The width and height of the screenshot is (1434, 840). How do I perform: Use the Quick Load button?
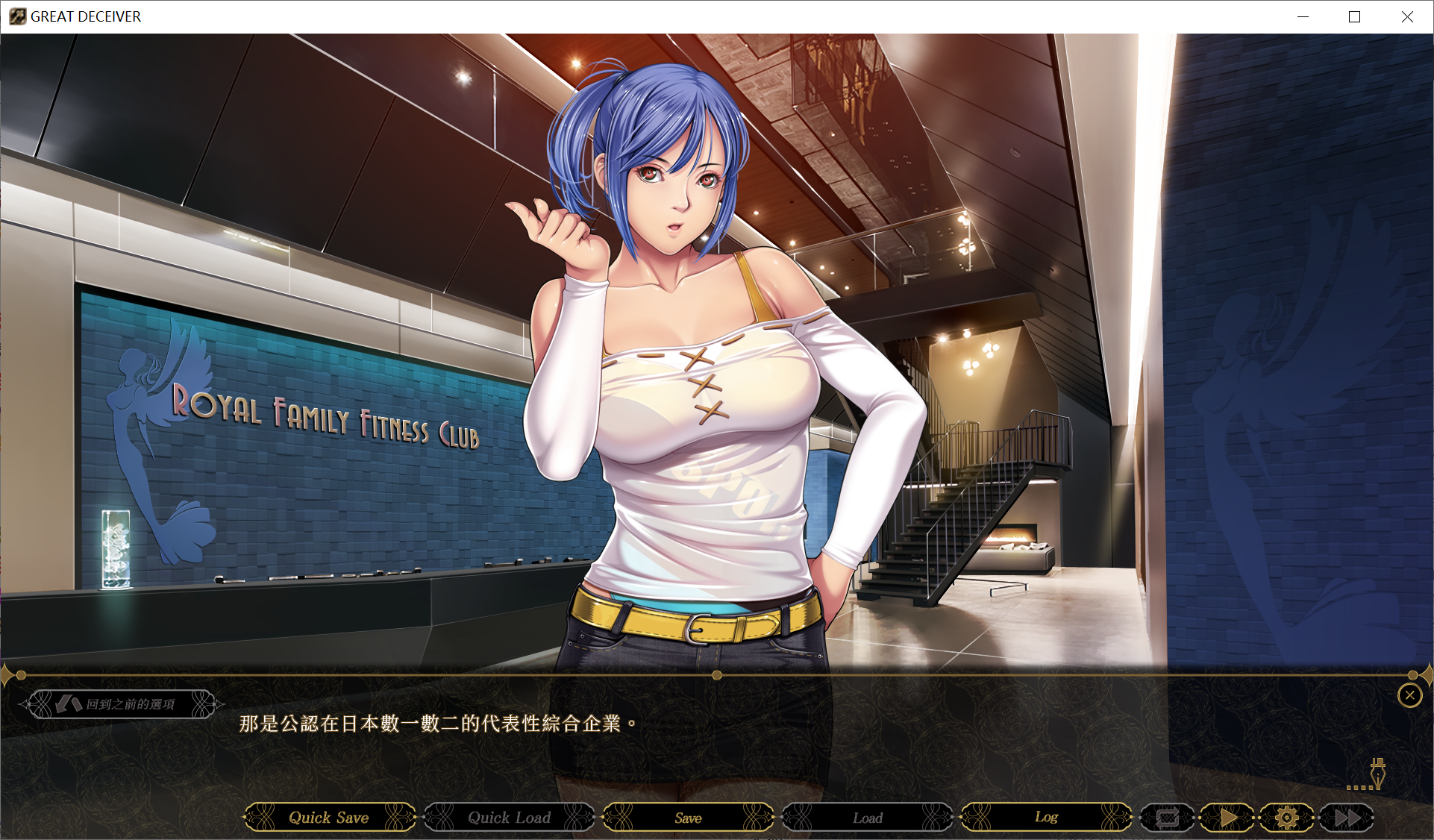pyautogui.click(x=509, y=818)
